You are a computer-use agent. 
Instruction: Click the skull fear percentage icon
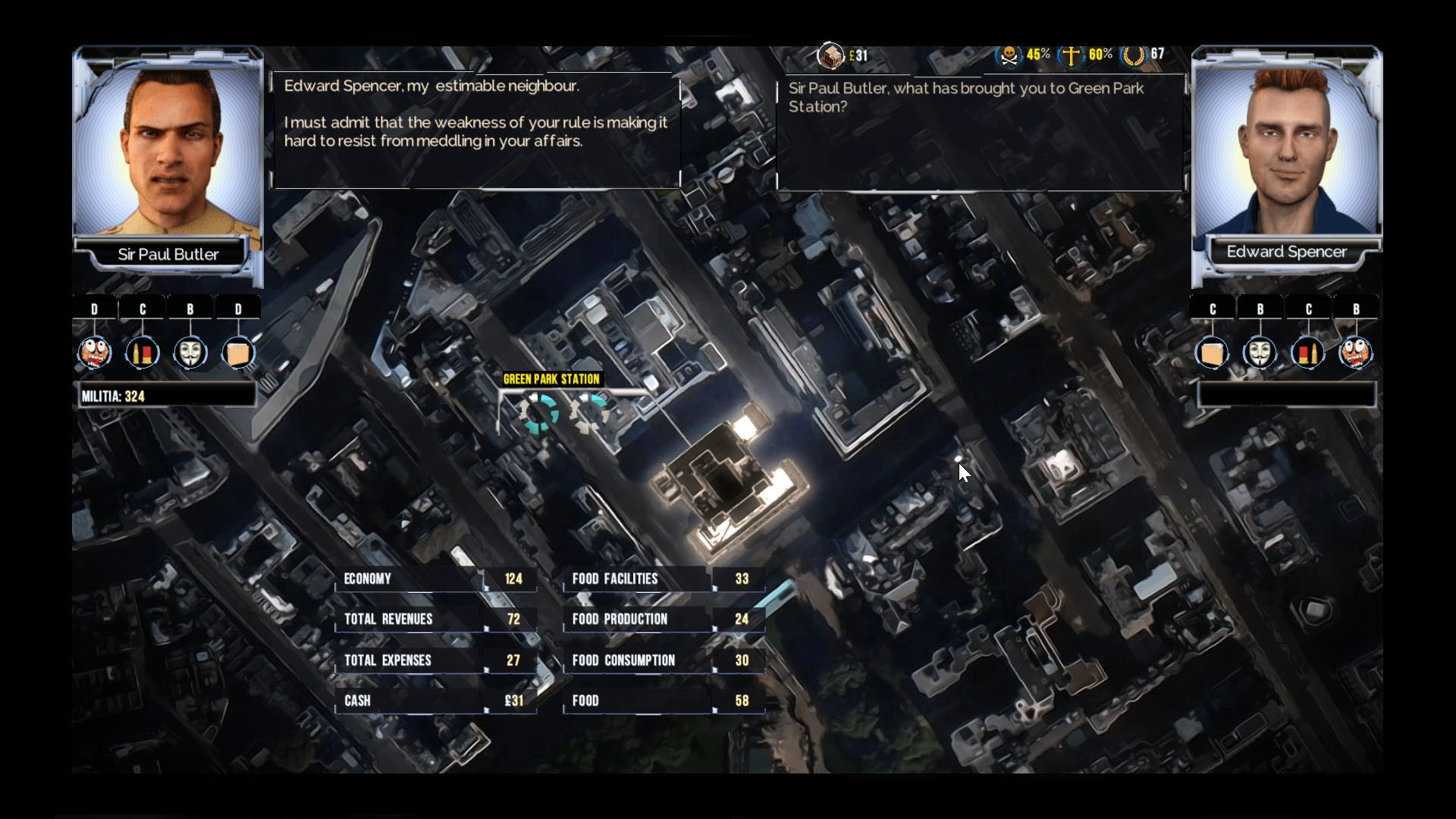1008,54
